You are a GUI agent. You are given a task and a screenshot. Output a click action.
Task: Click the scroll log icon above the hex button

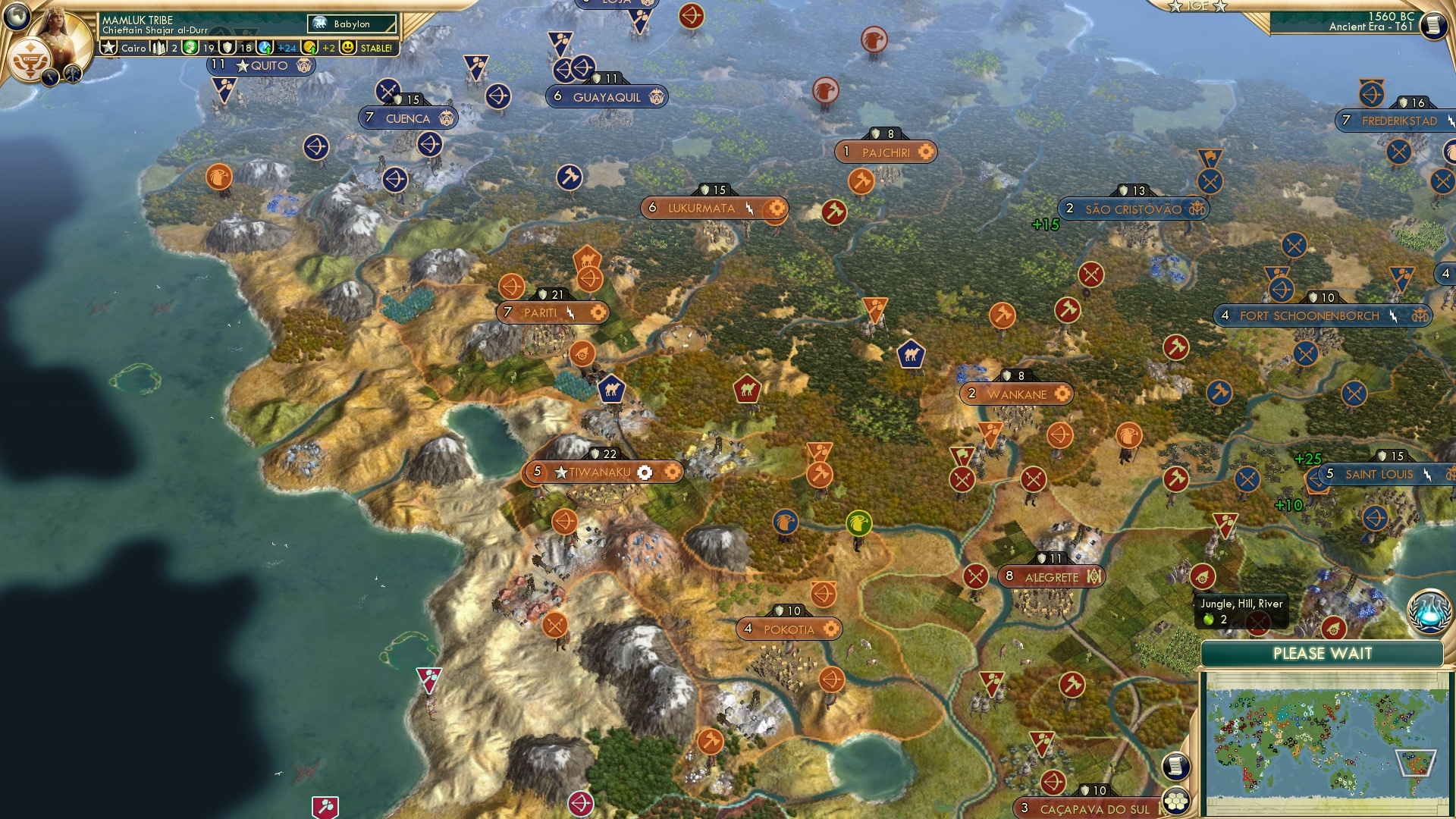tap(1175, 766)
